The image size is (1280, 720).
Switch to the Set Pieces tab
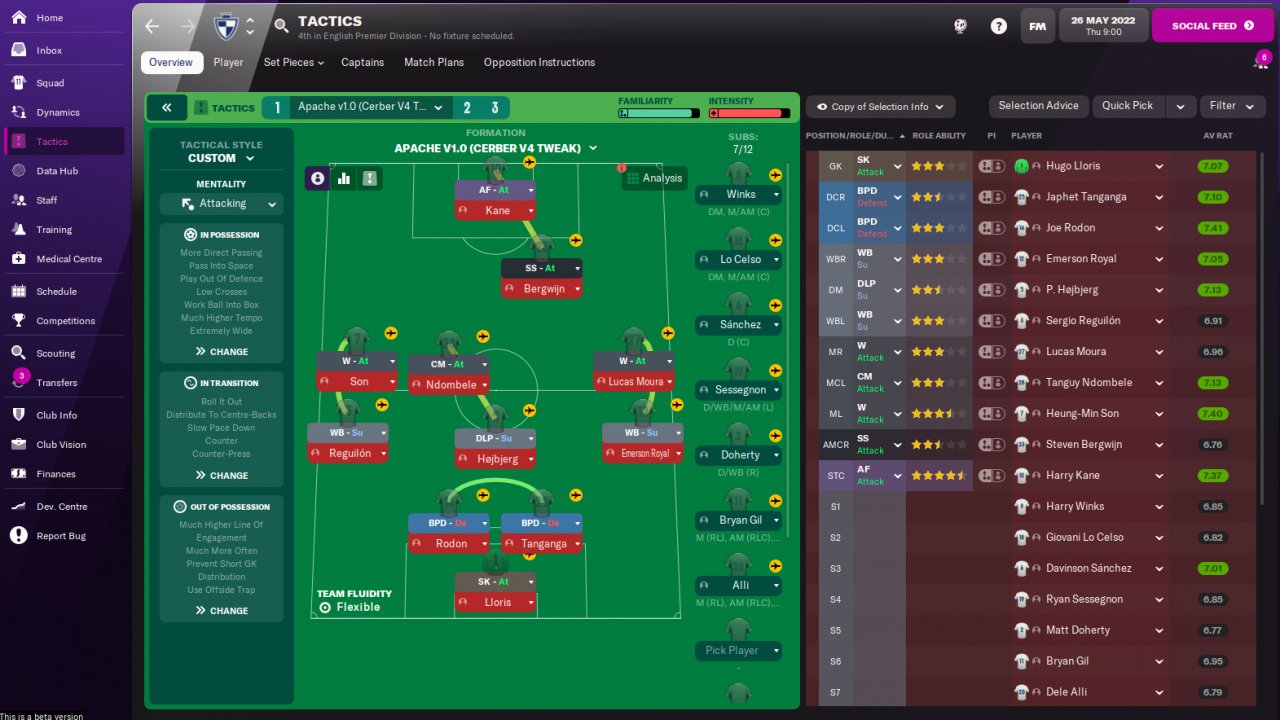[293, 62]
